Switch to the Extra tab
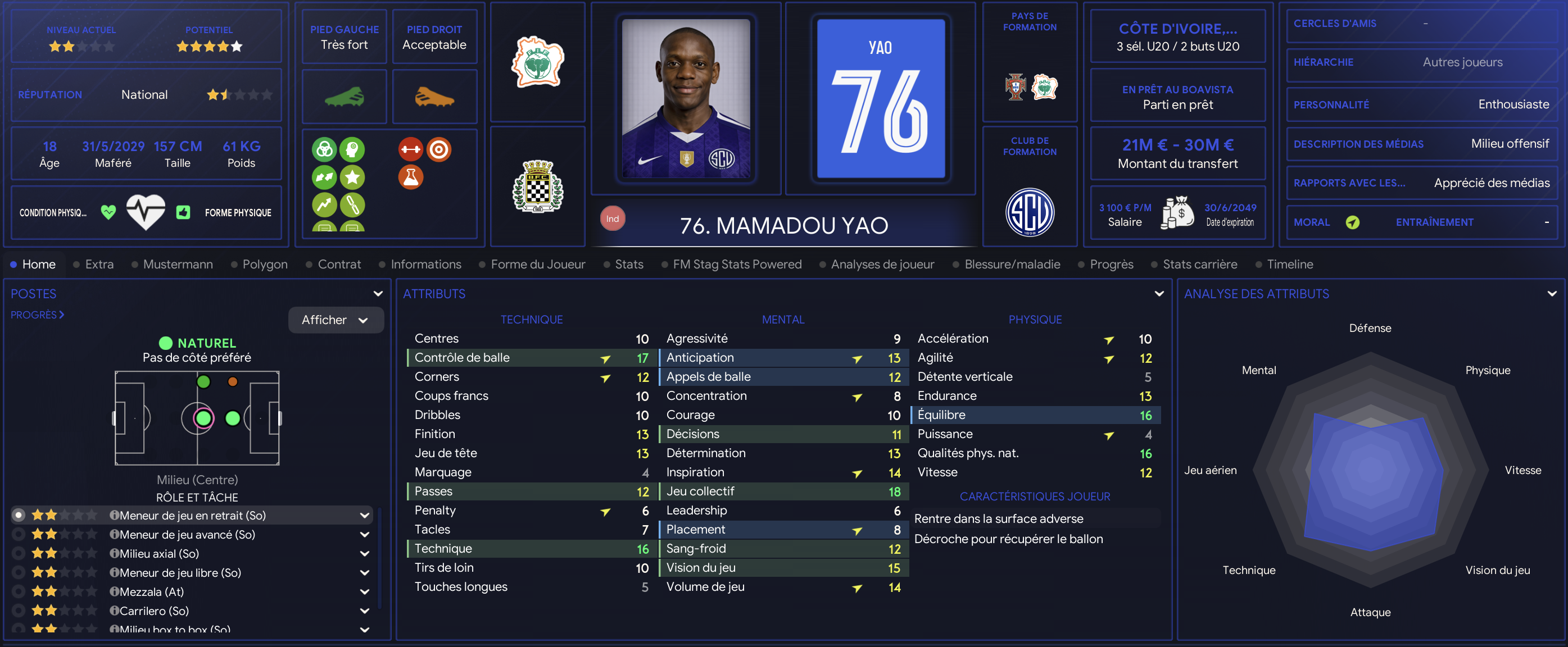Screen dimensions: 1568x647 tap(99, 265)
